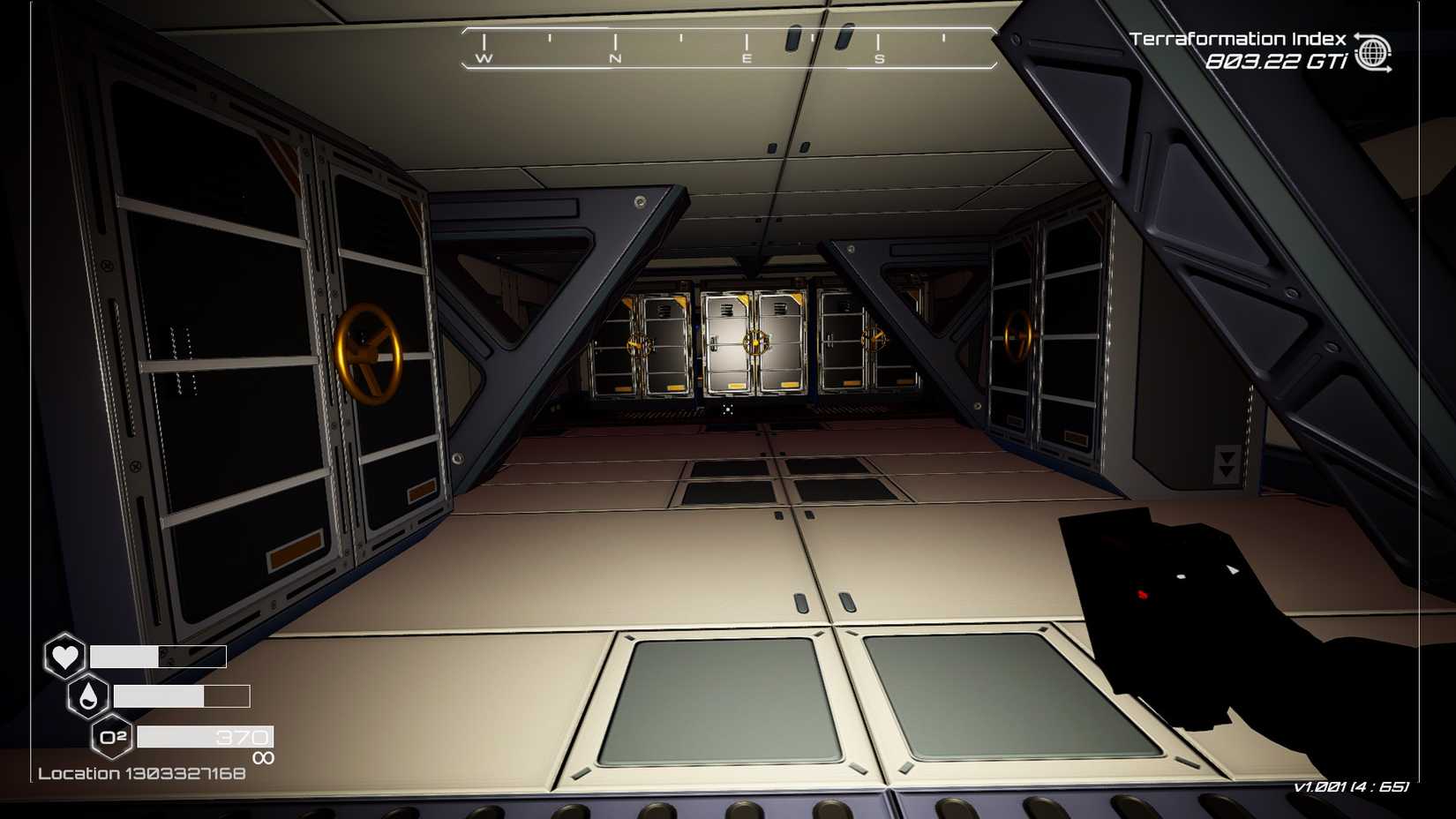
Task: Click the oxygen bar showing 370
Action: pyautogui.click(x=203, y=735)
